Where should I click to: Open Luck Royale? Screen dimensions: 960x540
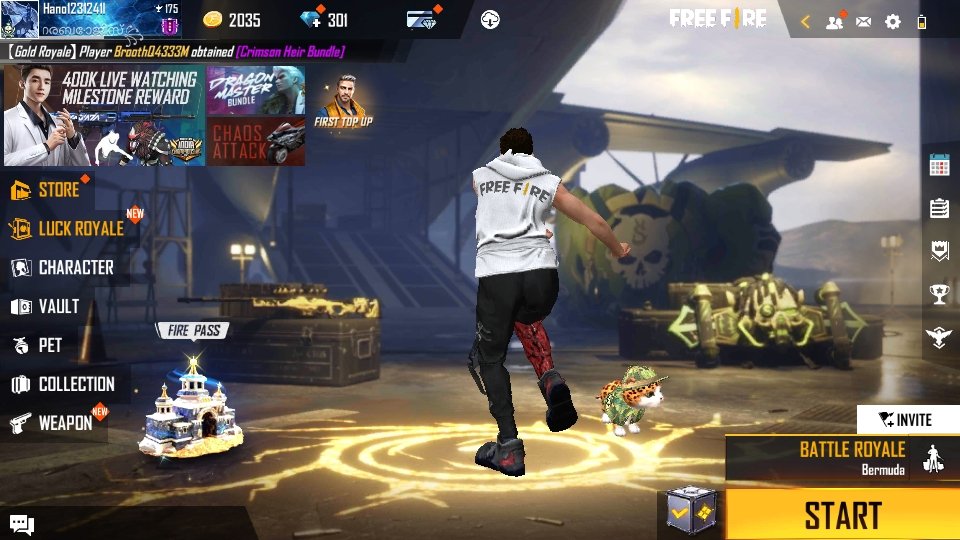coord(80,229)
